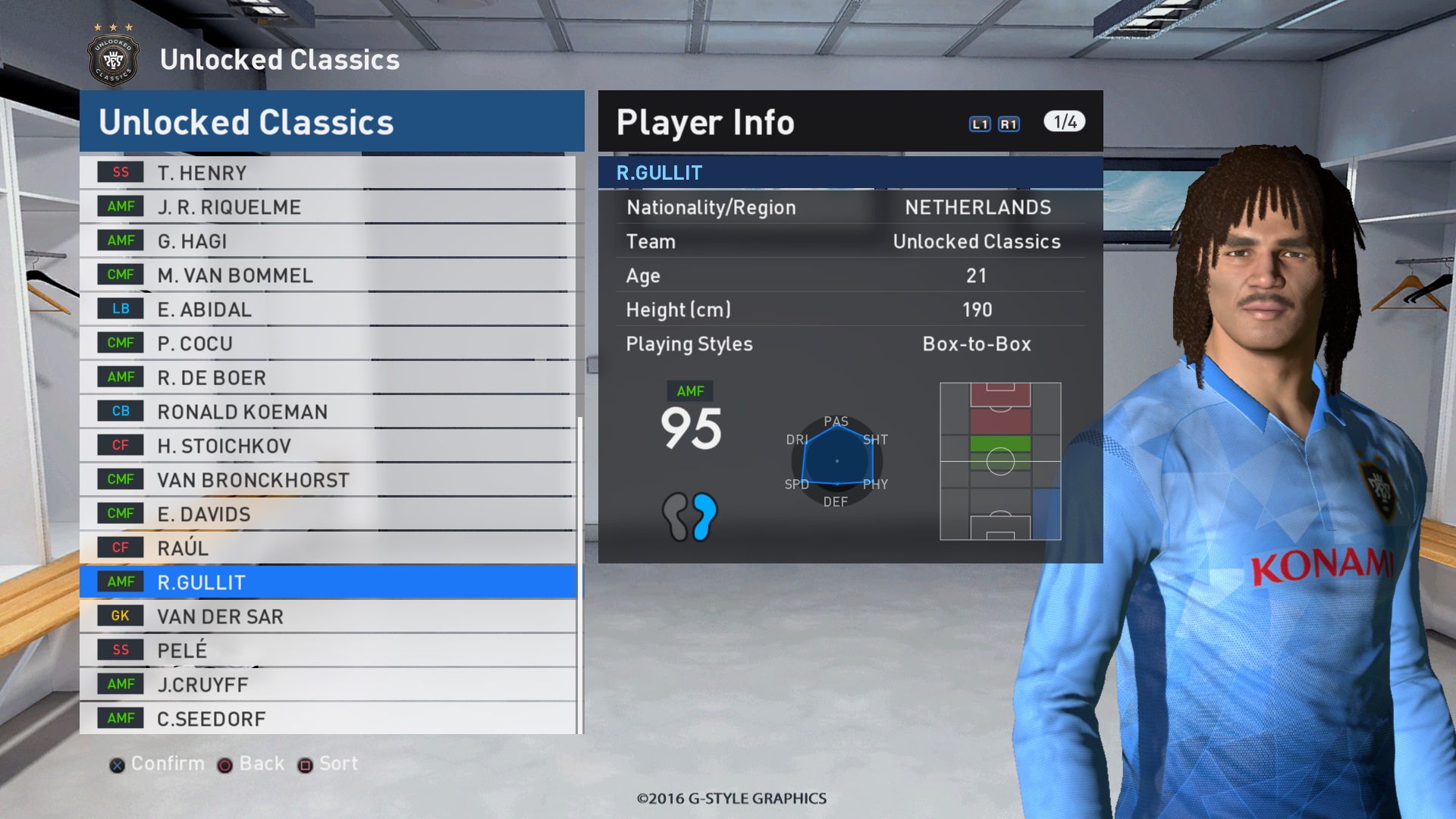Pick G. Hagi from Unlocked Classics

[x=328, y=241]
